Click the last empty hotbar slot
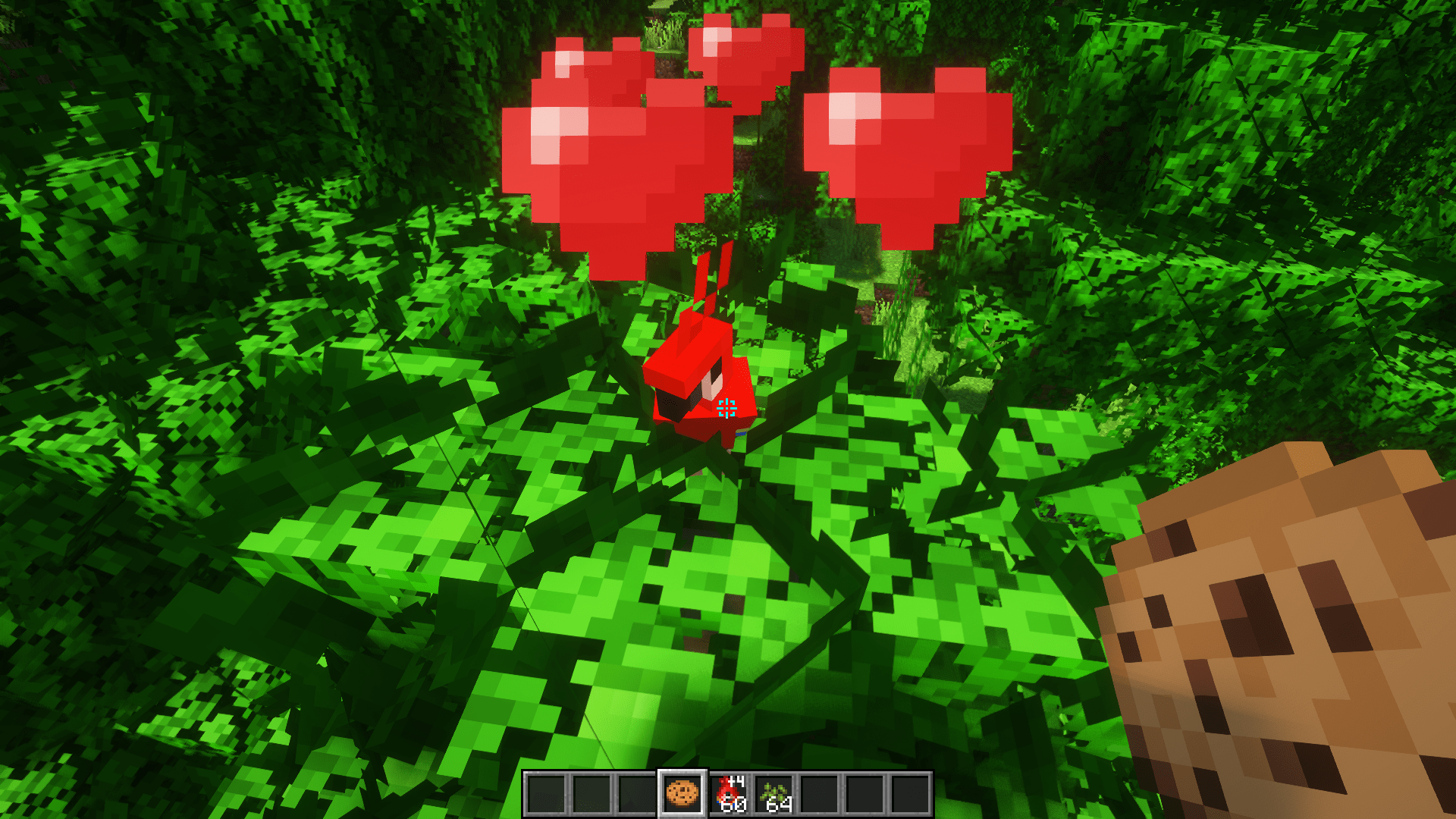The image size is (1456, 819). (912, 795)
